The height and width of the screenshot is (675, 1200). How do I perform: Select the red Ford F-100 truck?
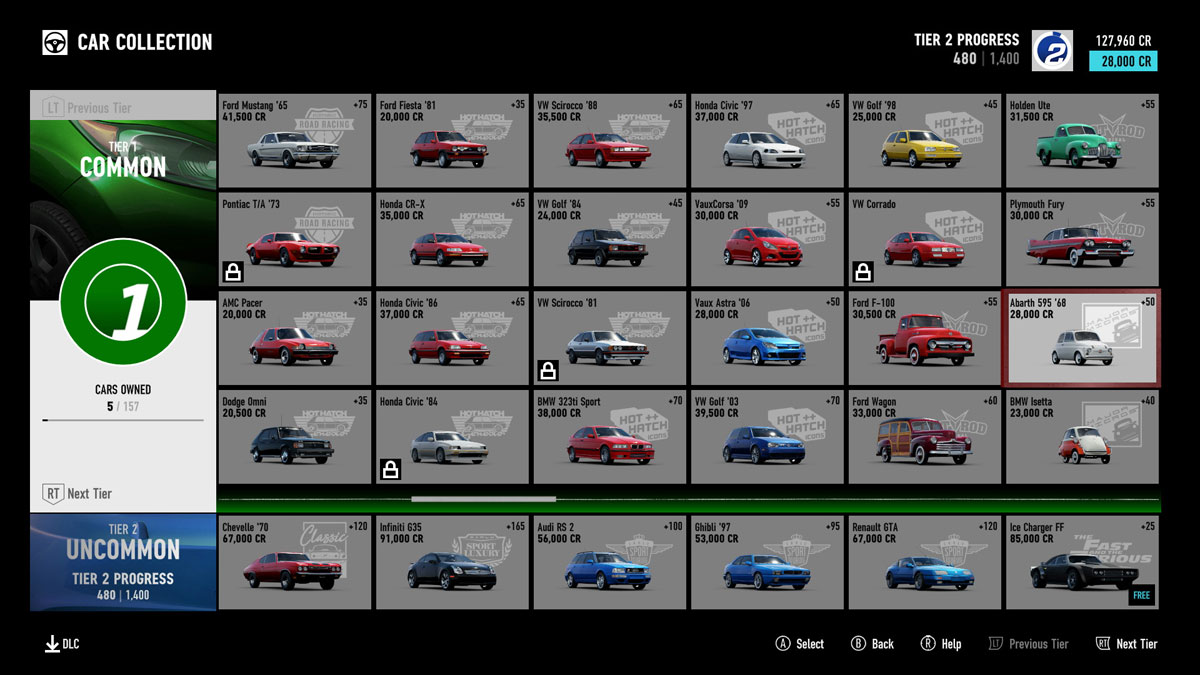[x=924, y=338]
